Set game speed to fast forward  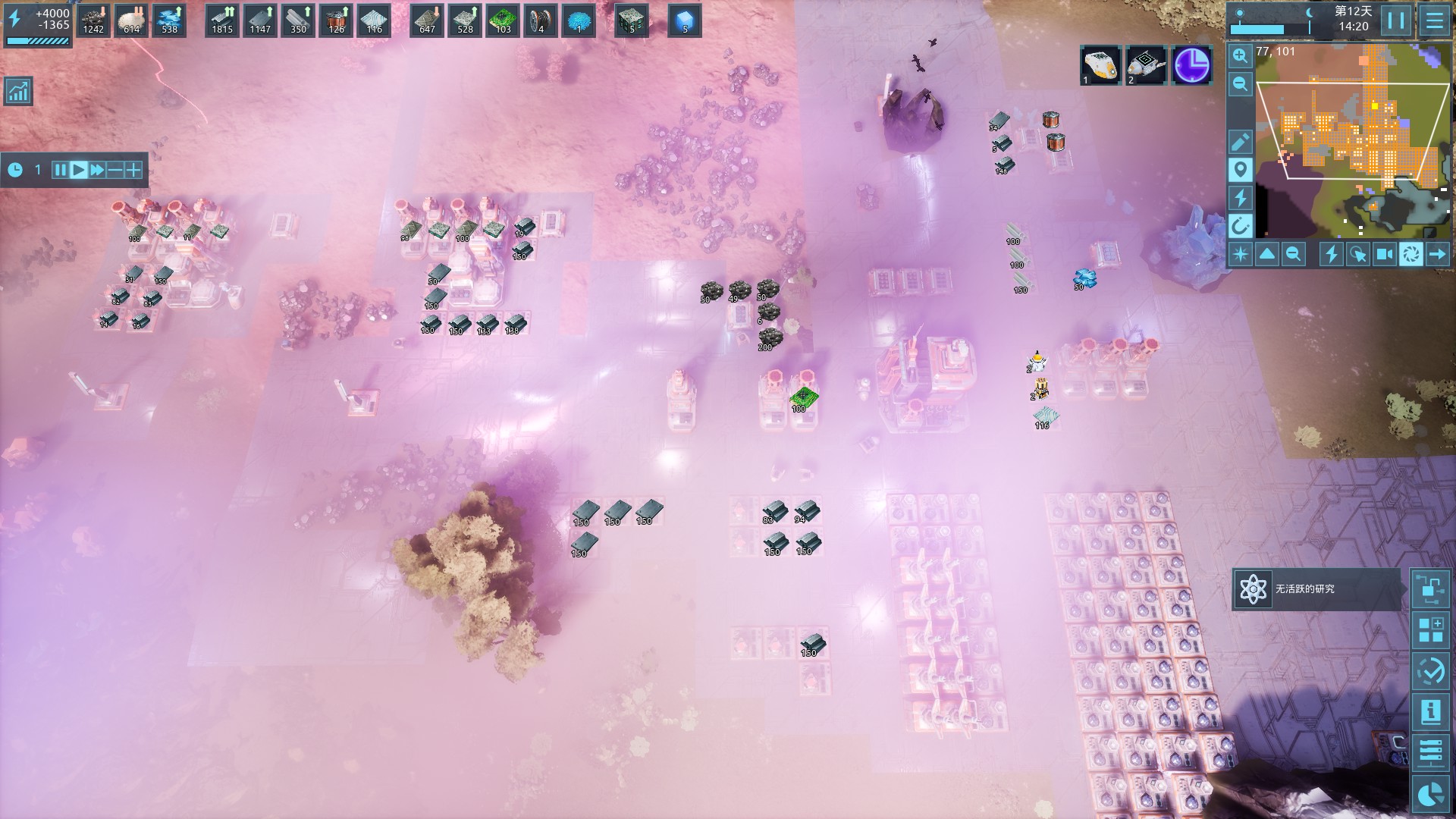[x=97, y=170]
